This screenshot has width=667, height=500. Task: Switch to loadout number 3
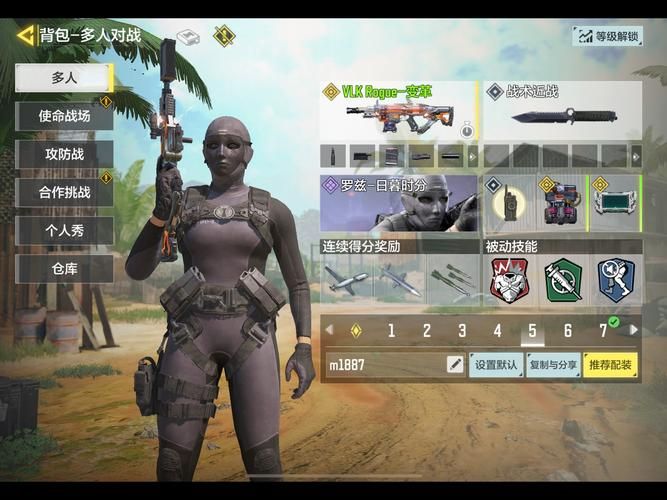point(462,331)
